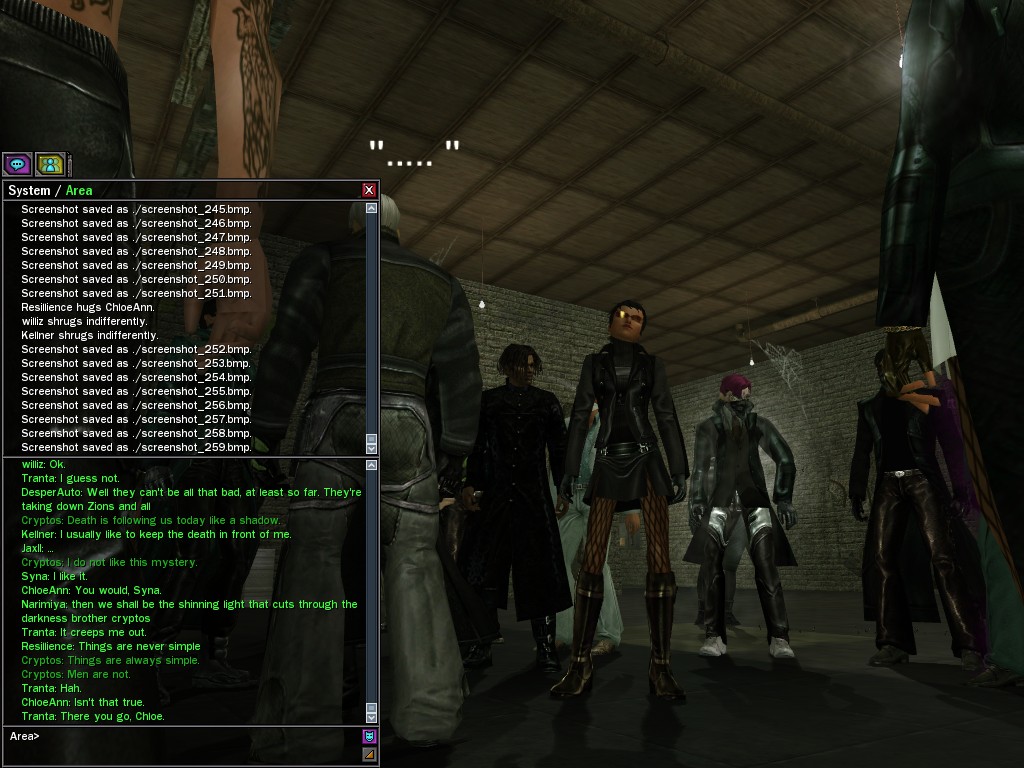
Task: Open the yellow group members panel
Action: [50, 165]
